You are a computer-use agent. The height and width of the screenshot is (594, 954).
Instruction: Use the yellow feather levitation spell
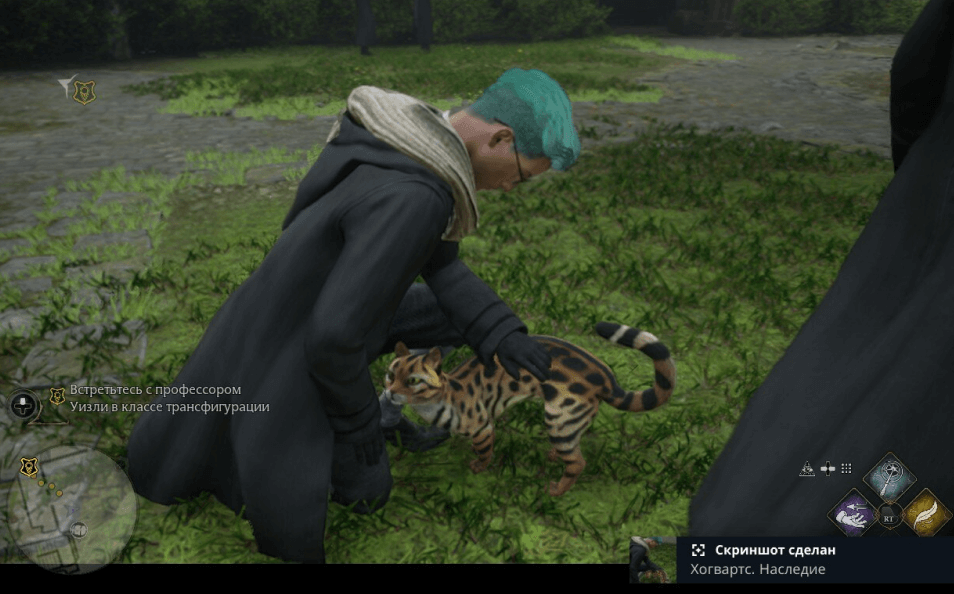point(926,513)
